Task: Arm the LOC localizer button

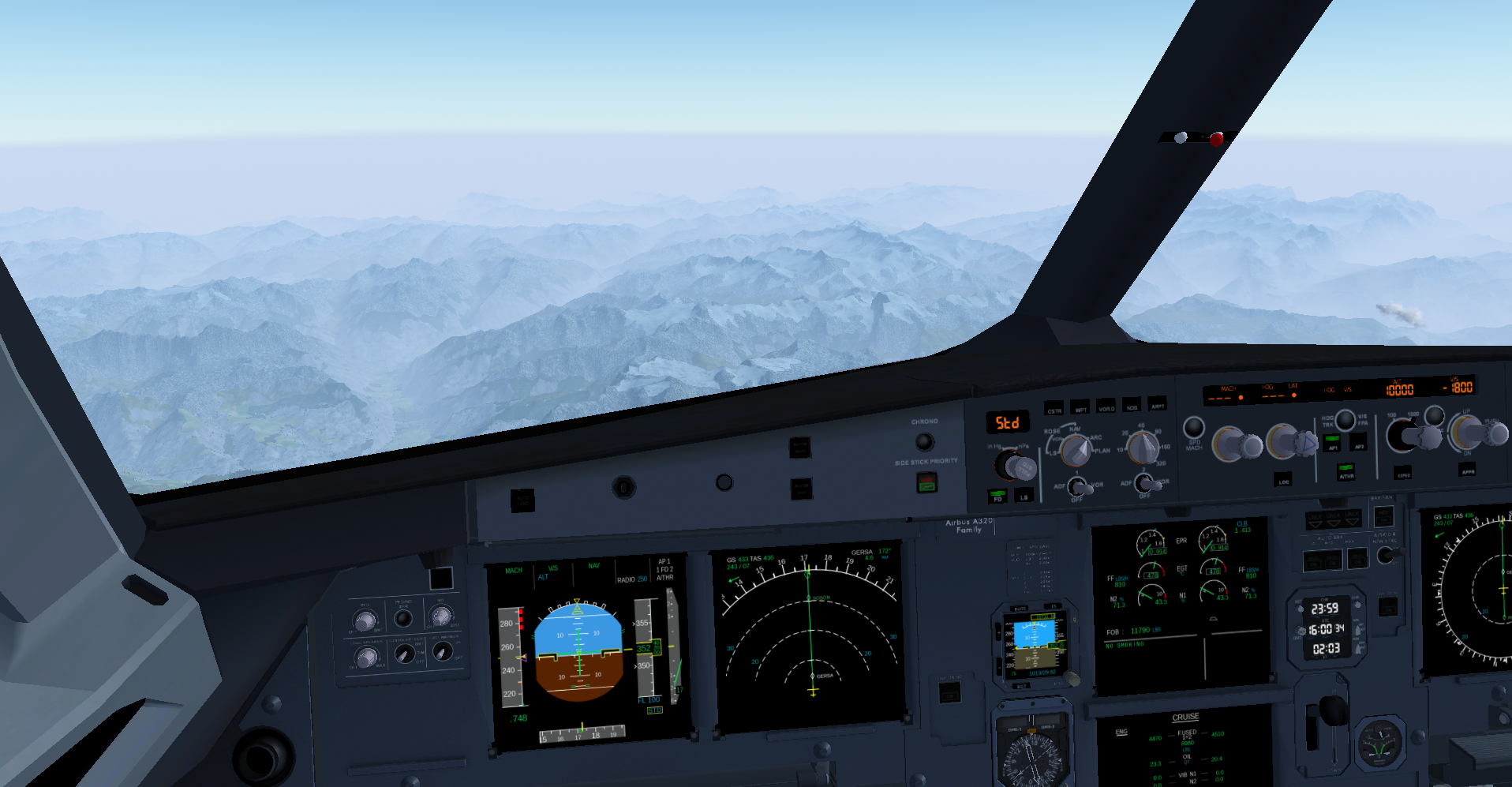Action: click(x=1283, y=479)
